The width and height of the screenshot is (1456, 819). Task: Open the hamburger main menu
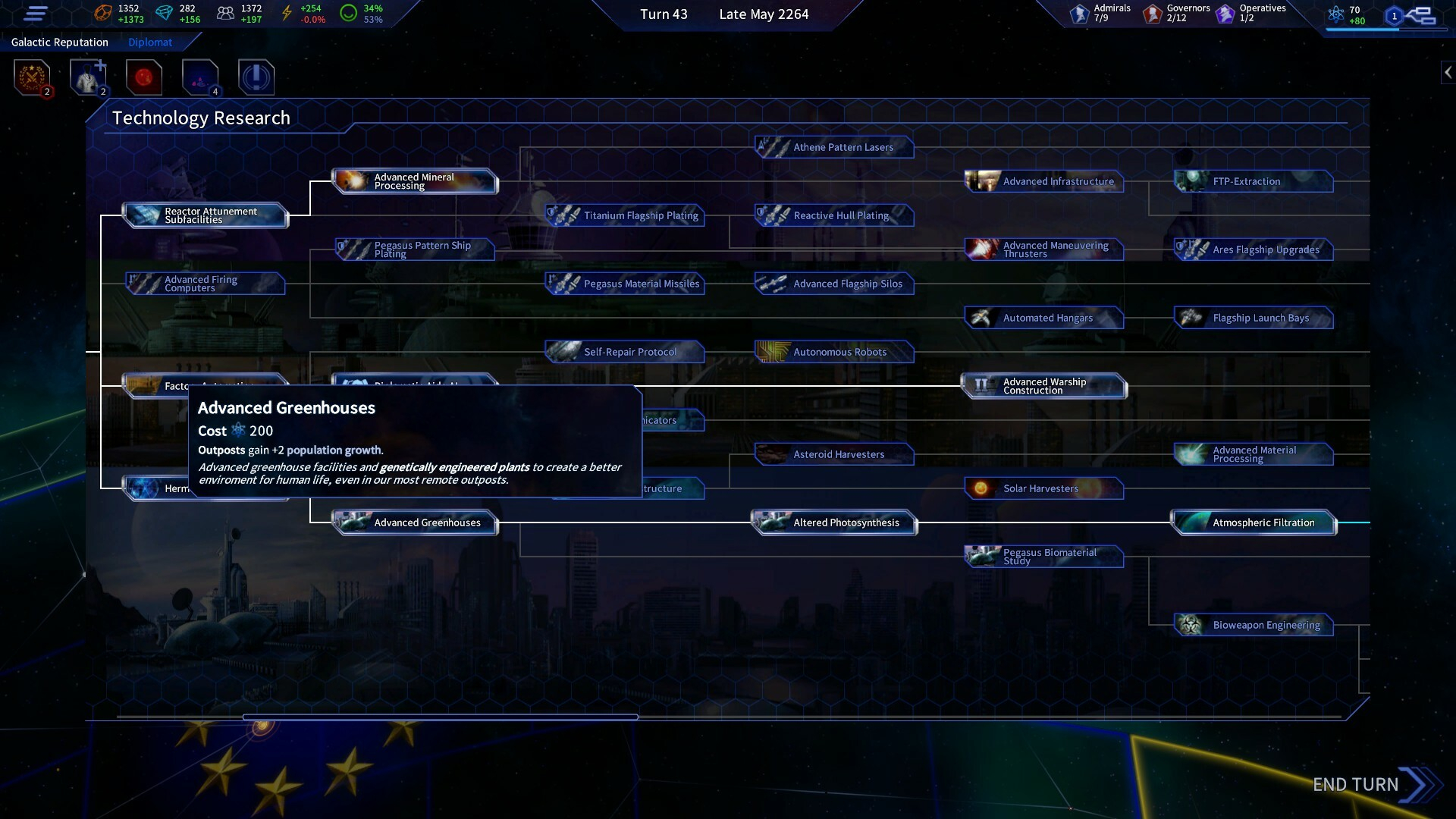[x=36, y=14]
